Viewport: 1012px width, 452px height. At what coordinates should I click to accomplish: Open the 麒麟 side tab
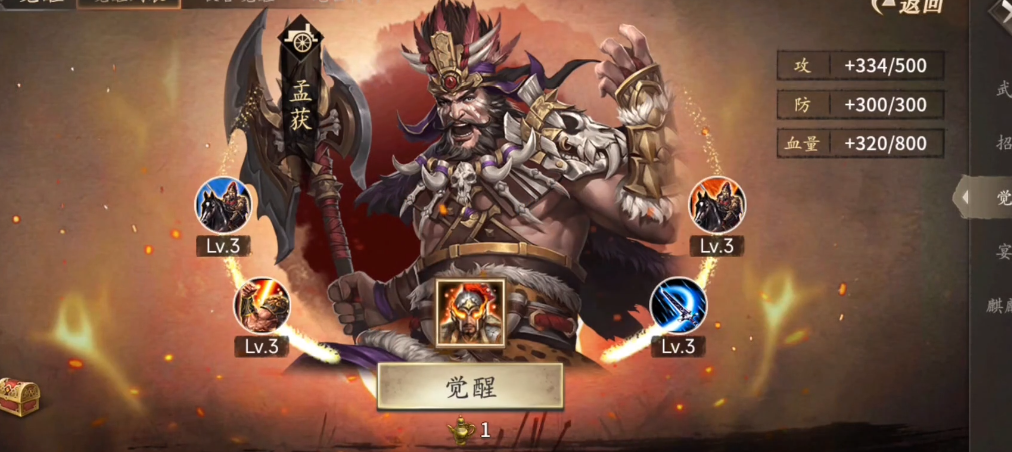tap(1001, 306)
